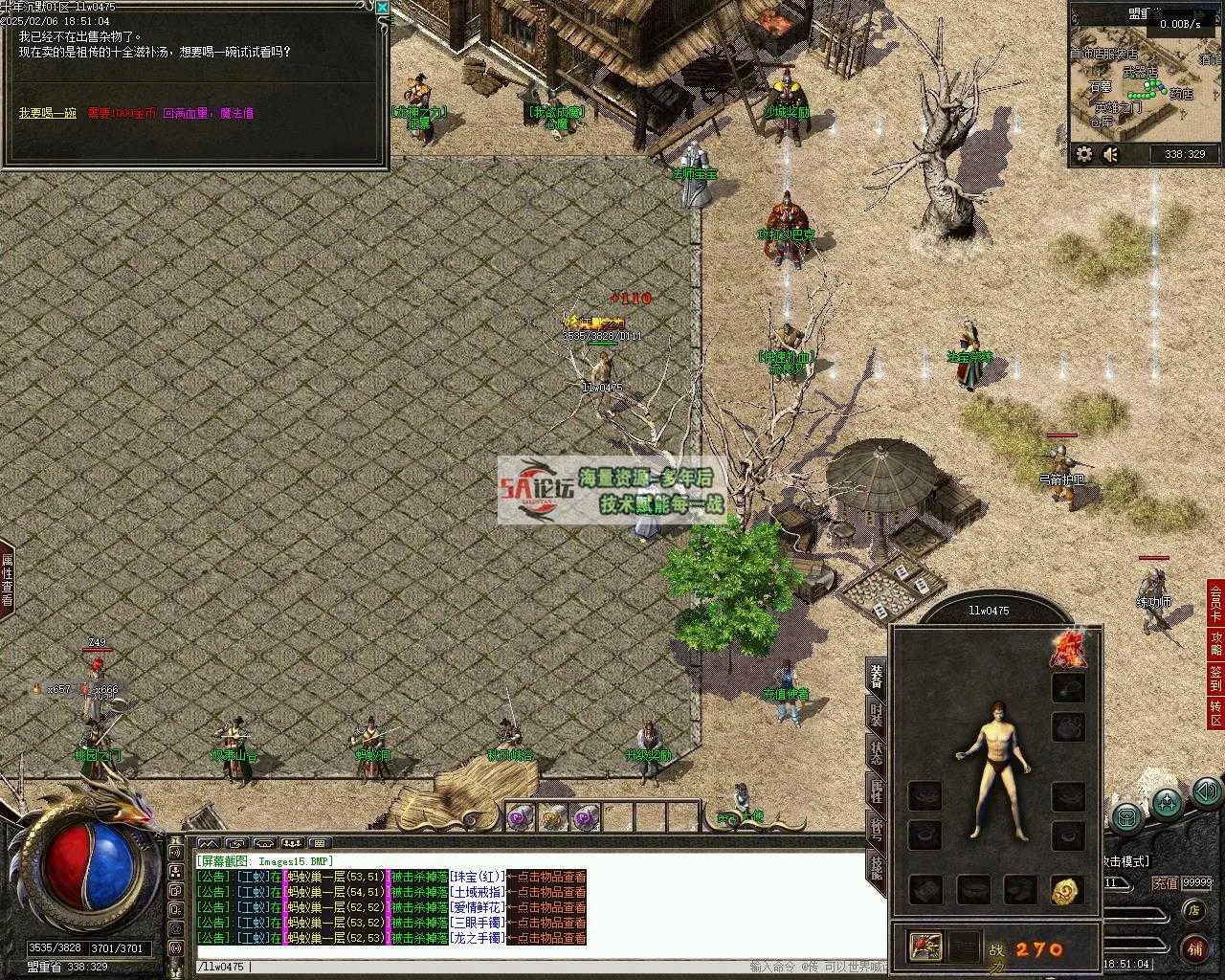The width and height of the screenshot is (1225, 980).
Task: Switch to the 装备 equipment tab
Action: (x=876, y=675)
